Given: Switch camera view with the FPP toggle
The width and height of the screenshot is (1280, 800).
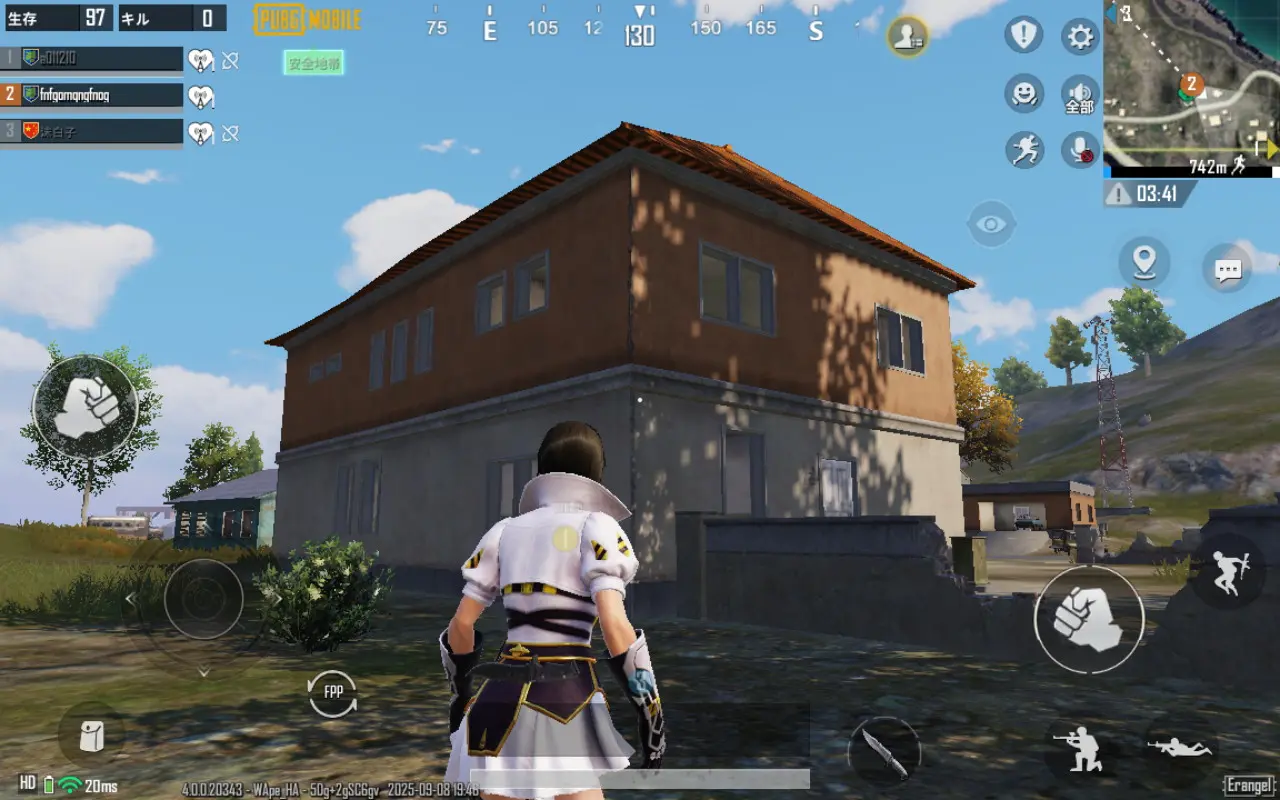Looking at the screenshot, I should pos(330,692).
